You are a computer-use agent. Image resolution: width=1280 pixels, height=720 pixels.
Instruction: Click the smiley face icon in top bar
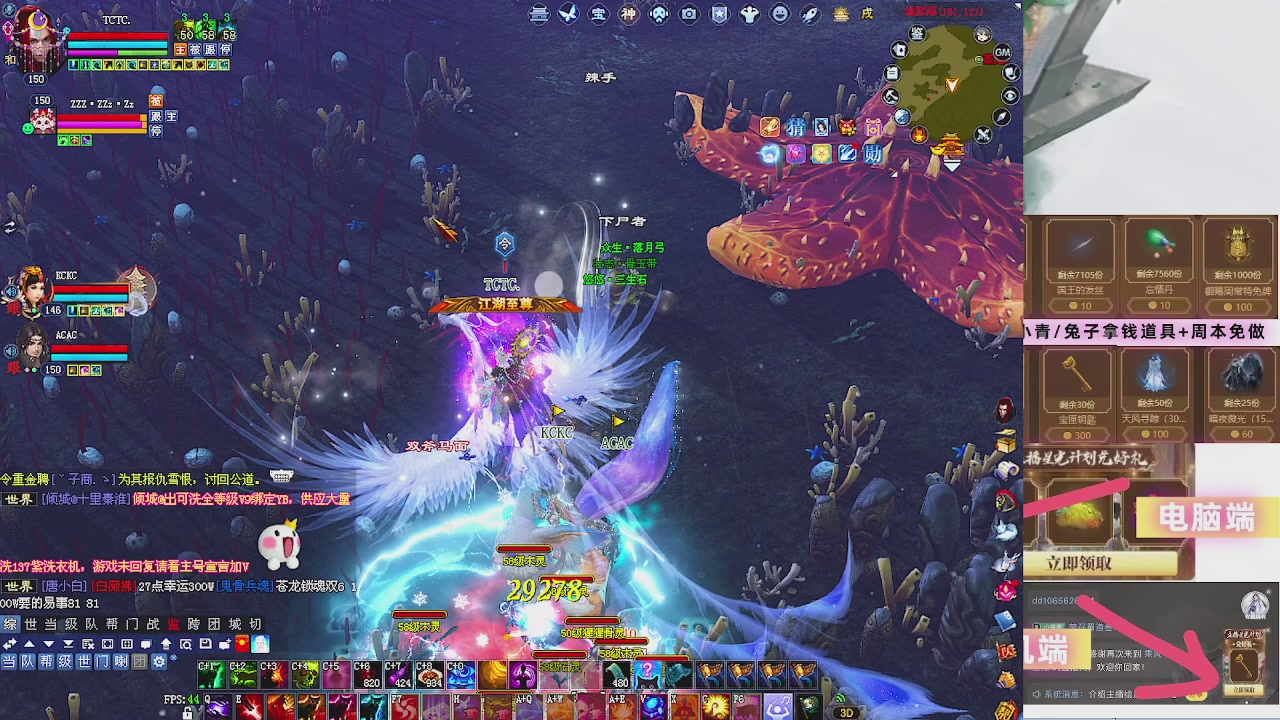(x=780, y=14)
